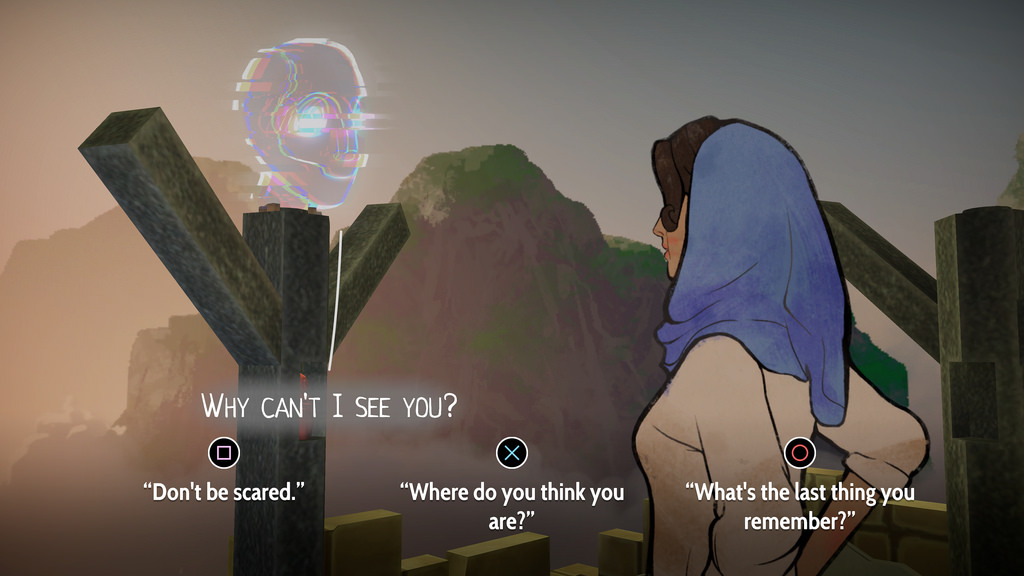This screenshot has width=1024, height=576.
Task: Select "Where do you think you are?" reply
Action: 511,505
